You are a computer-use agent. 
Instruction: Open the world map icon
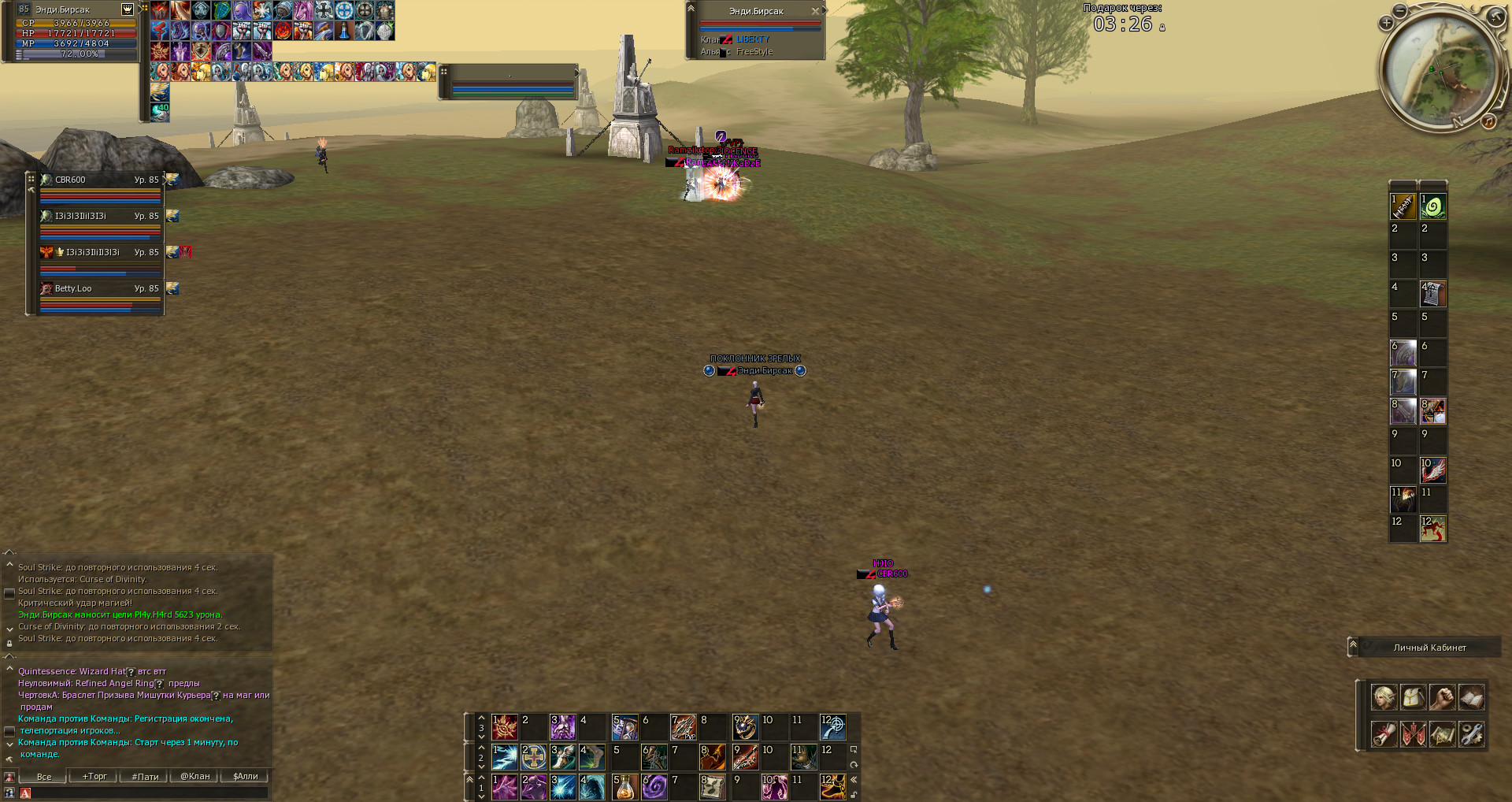(x=1442, y=734)
